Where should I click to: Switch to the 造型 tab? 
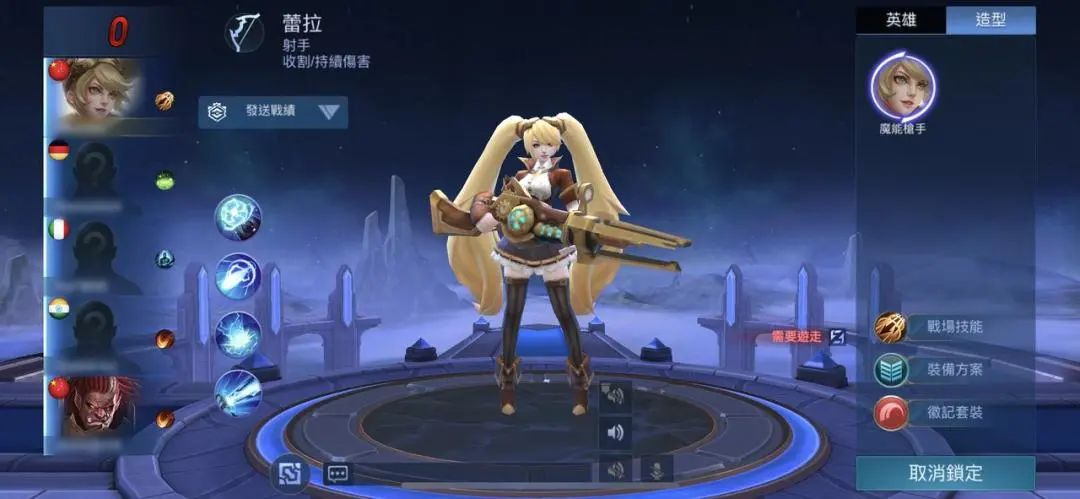990,21
